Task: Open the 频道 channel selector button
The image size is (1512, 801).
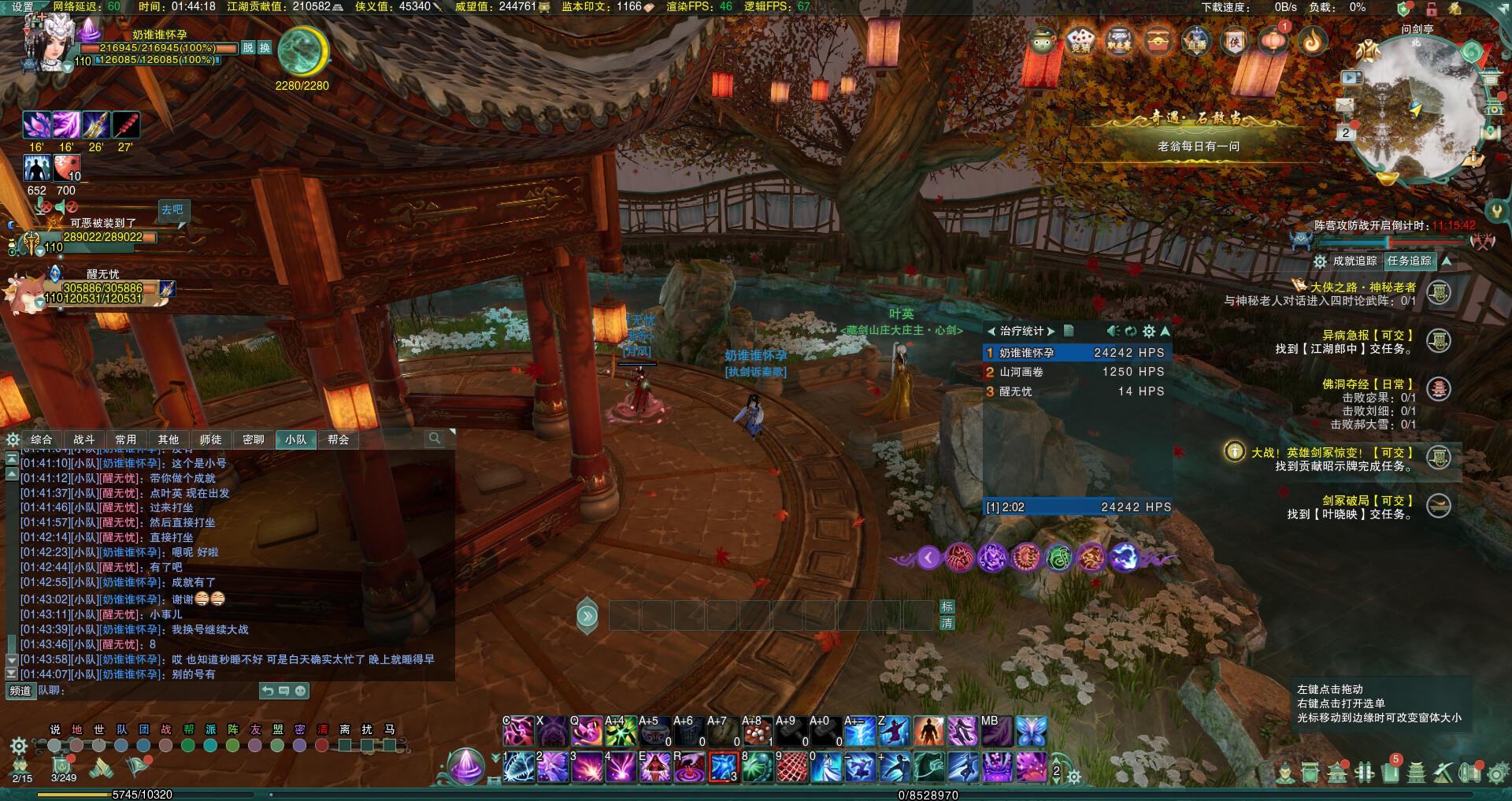Action: pos(20,691)
